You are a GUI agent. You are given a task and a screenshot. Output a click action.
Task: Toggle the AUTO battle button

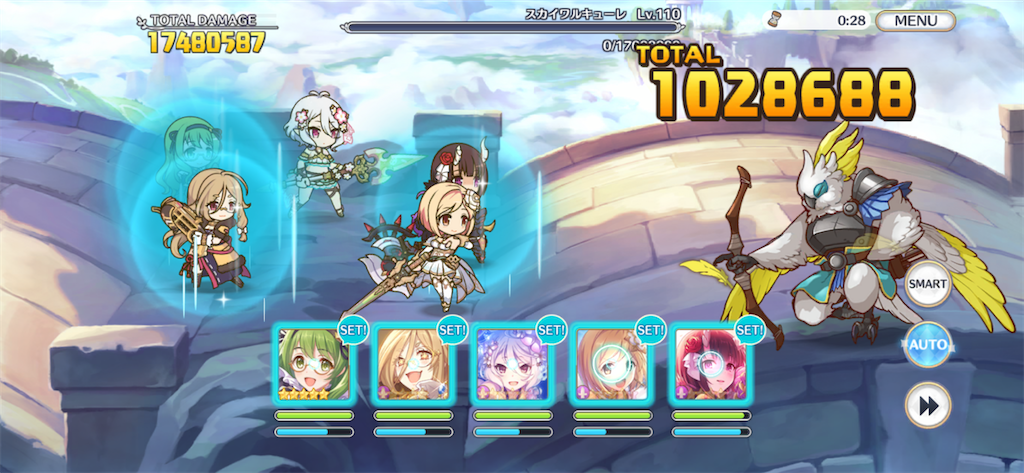pos(927,345)
